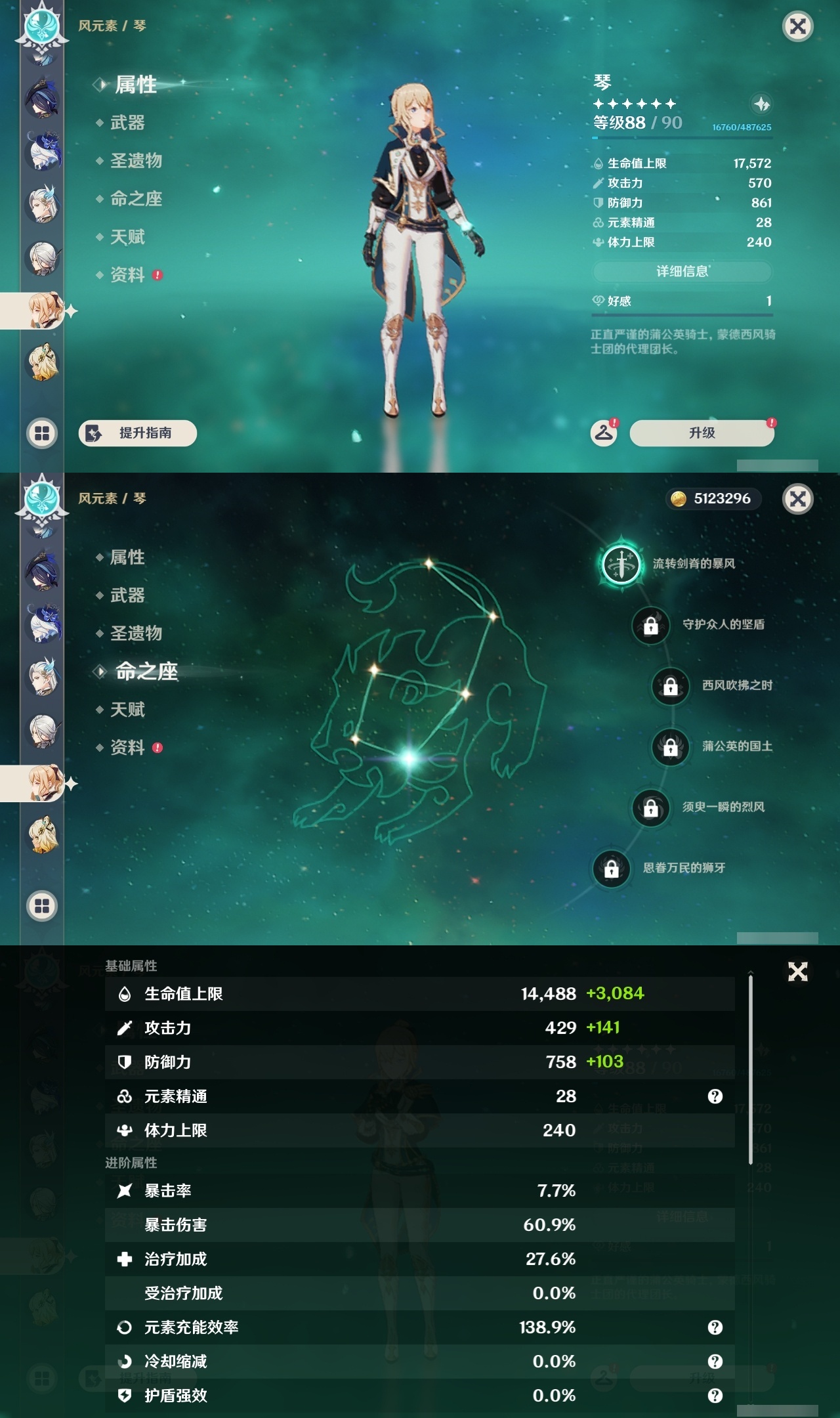
Task: Click the 恩眷万民的狮牙 constellation node
Action: (x=611, y=870)
